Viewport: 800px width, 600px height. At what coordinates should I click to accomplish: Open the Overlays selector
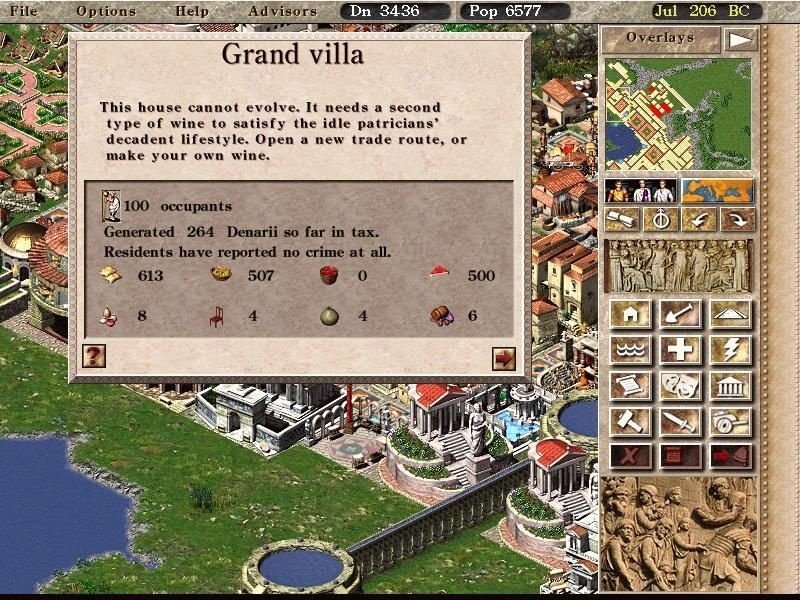pos(659,39)
